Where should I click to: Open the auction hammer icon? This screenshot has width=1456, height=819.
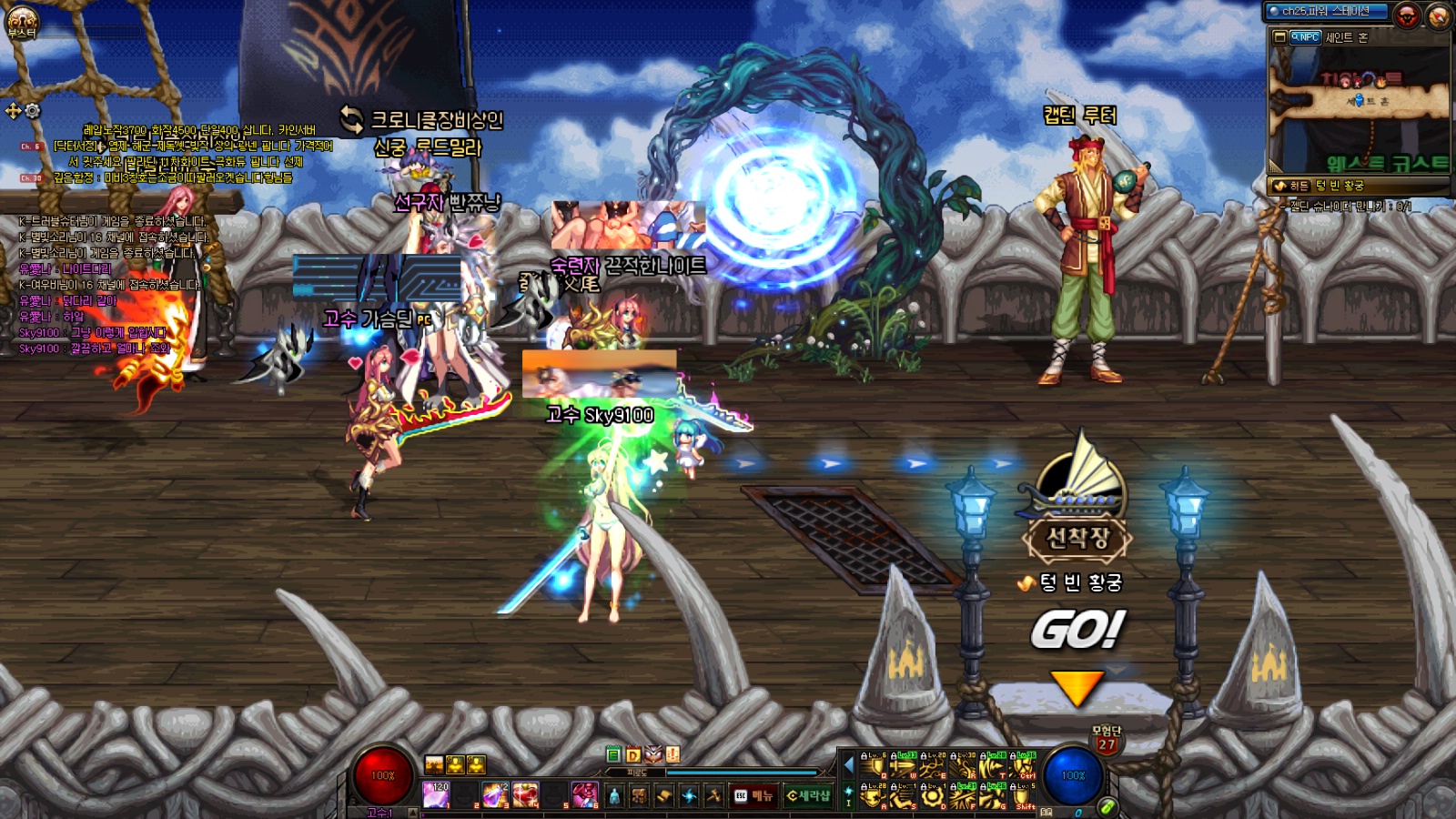(714, 796)
